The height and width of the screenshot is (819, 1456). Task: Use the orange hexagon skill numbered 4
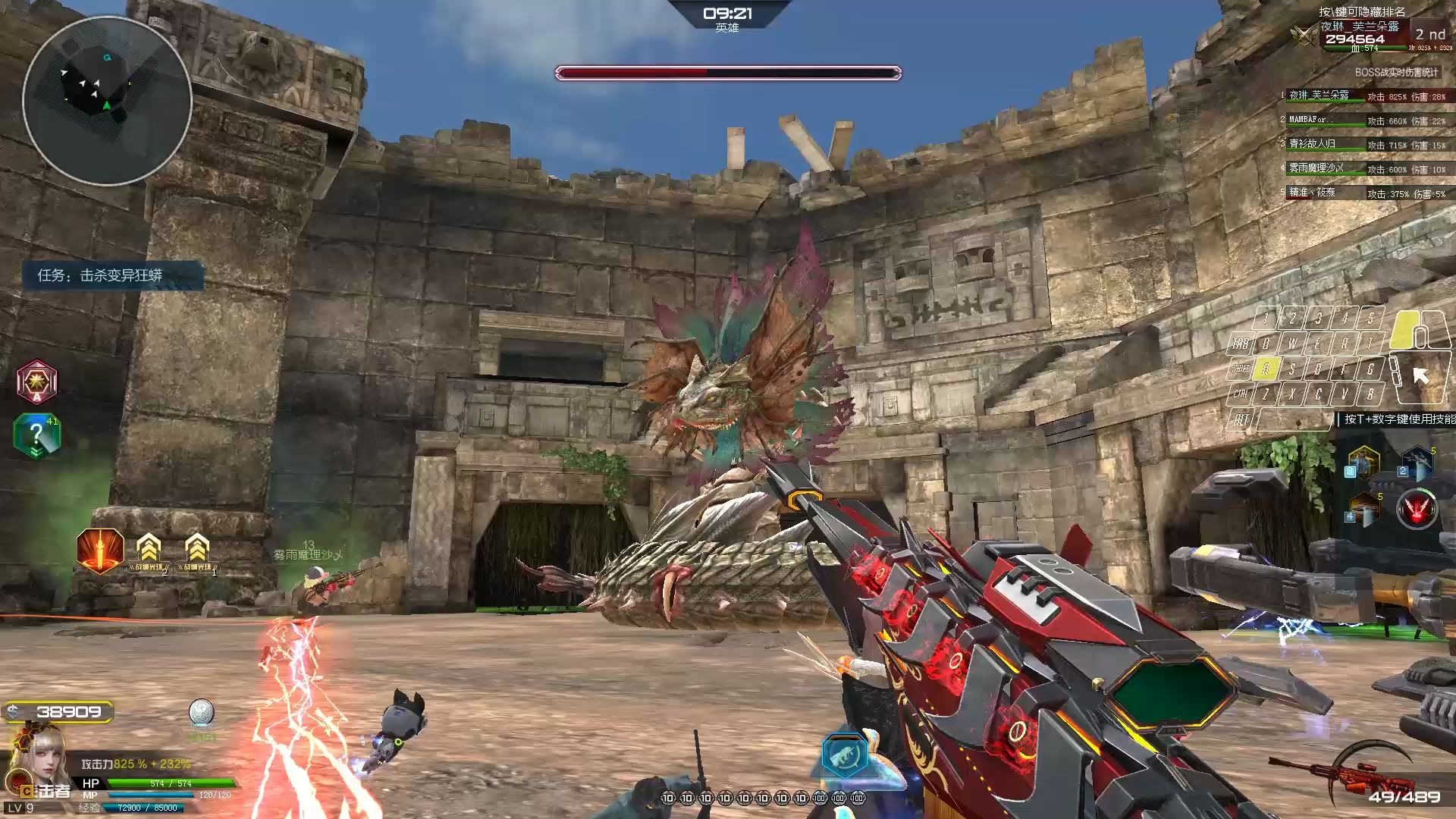point(1364,509)
